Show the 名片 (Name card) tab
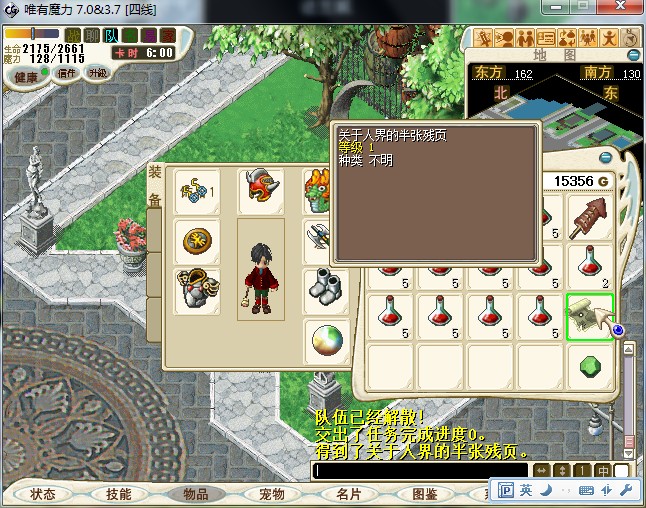Viewport: 646px width, 508px height. click(x=348, y=494)
